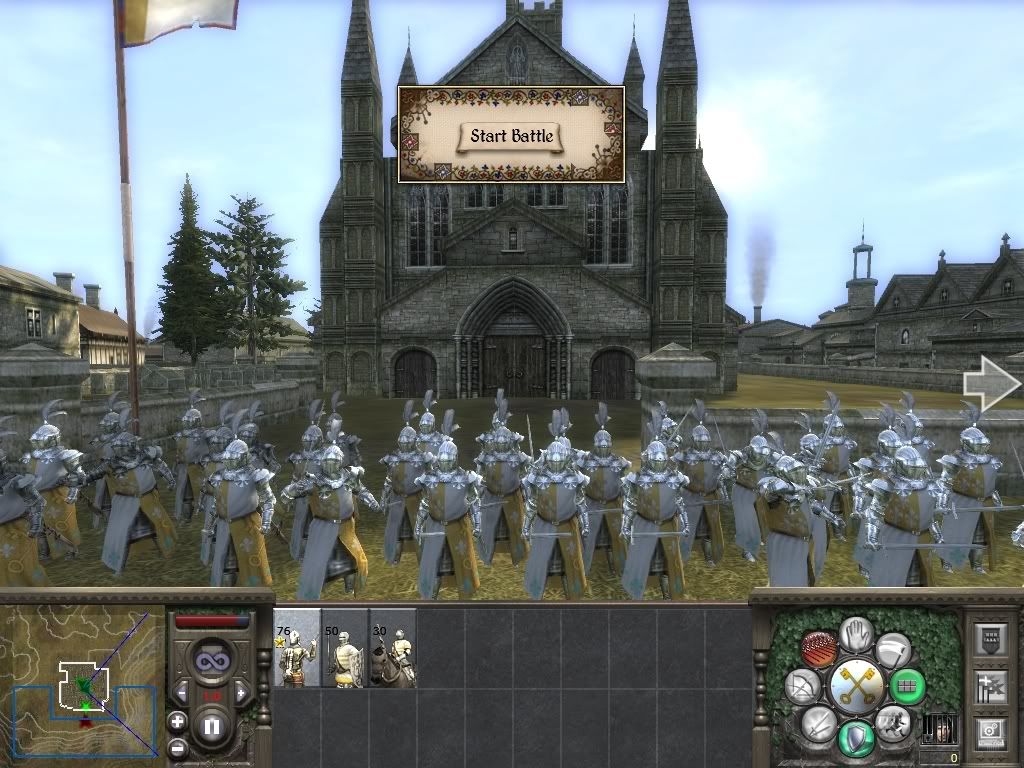This screenshot has width=1024, height=768.
Task: Select the 76-man general's unit card
Action: tap(297, 648)
